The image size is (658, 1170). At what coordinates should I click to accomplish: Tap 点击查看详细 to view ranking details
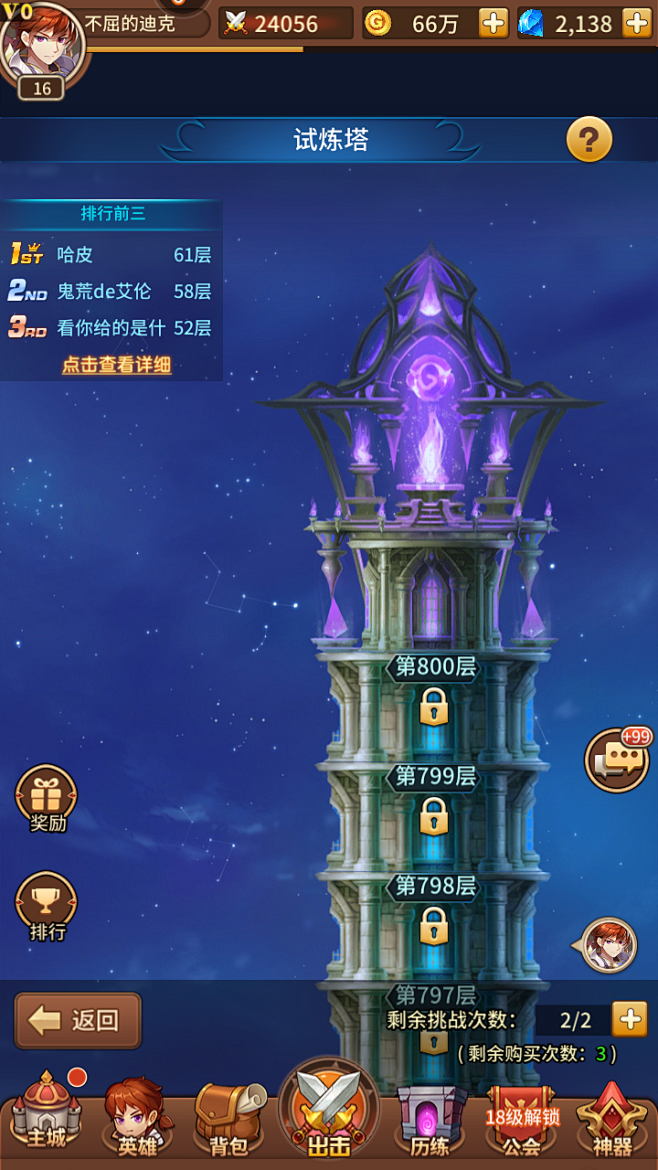(117, 365)
